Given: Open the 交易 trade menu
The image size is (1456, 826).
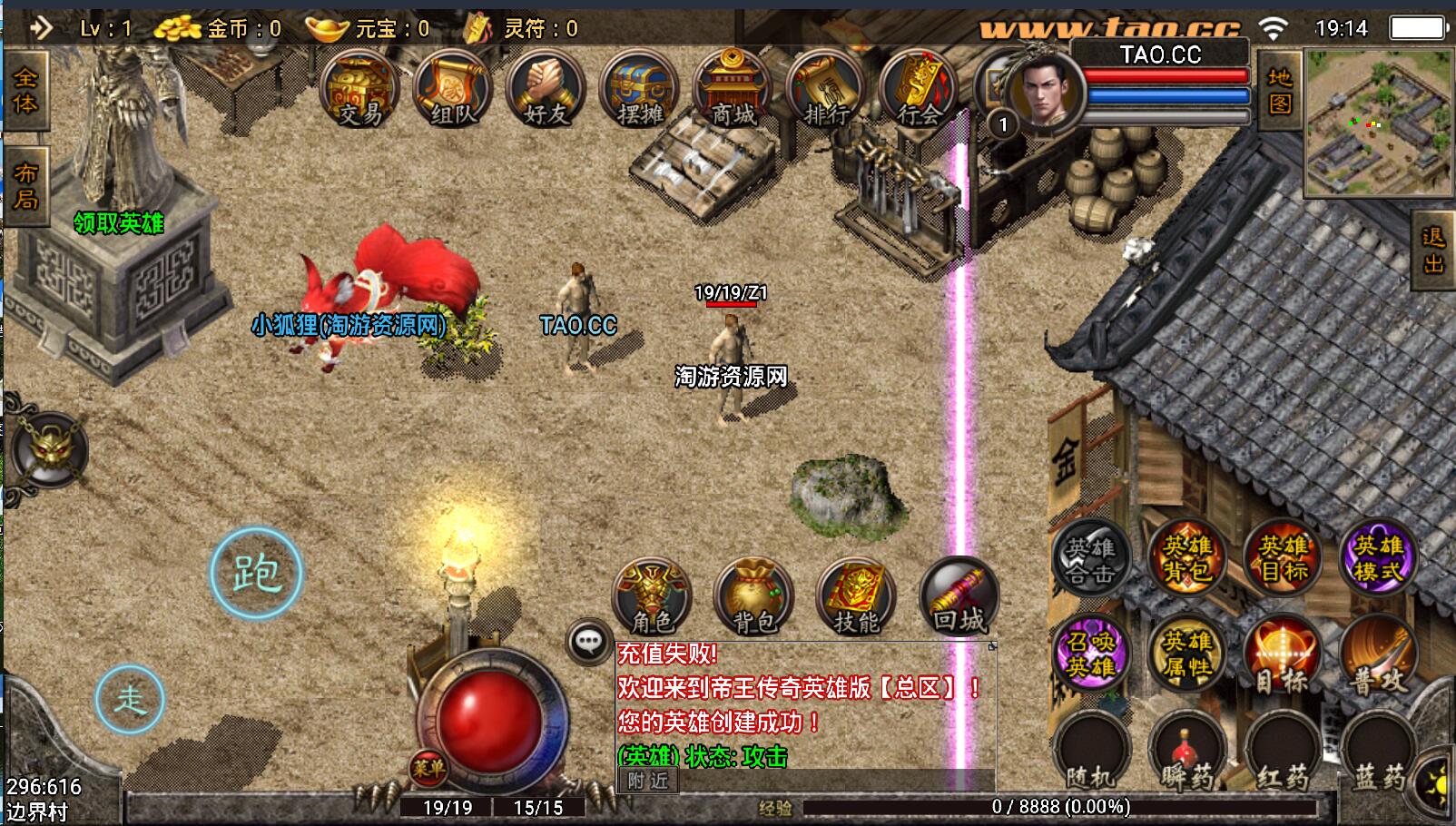Looking at the screenshot, I should pos(360,90).
